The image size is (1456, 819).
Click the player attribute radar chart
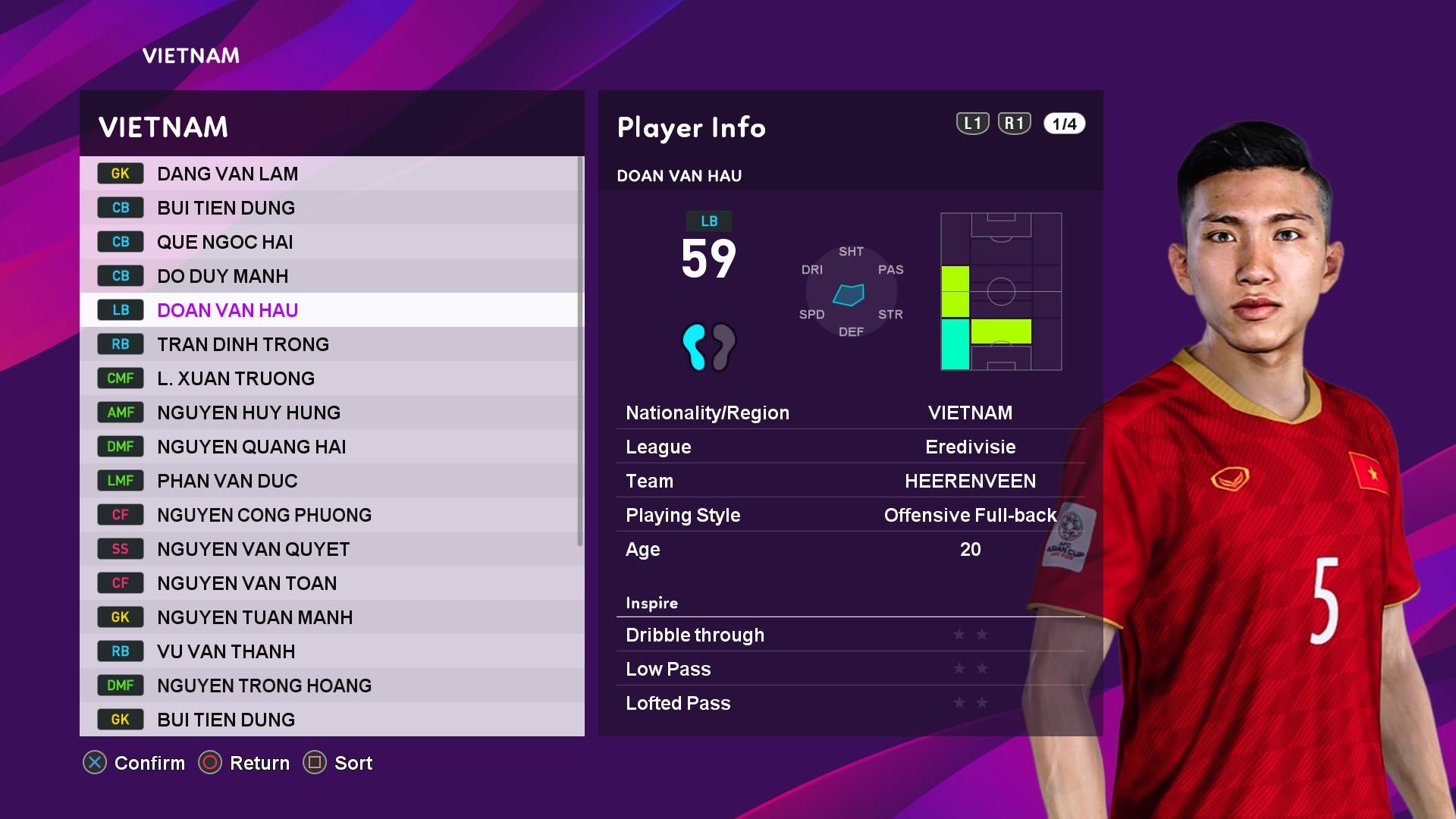(x=849, y=291)
